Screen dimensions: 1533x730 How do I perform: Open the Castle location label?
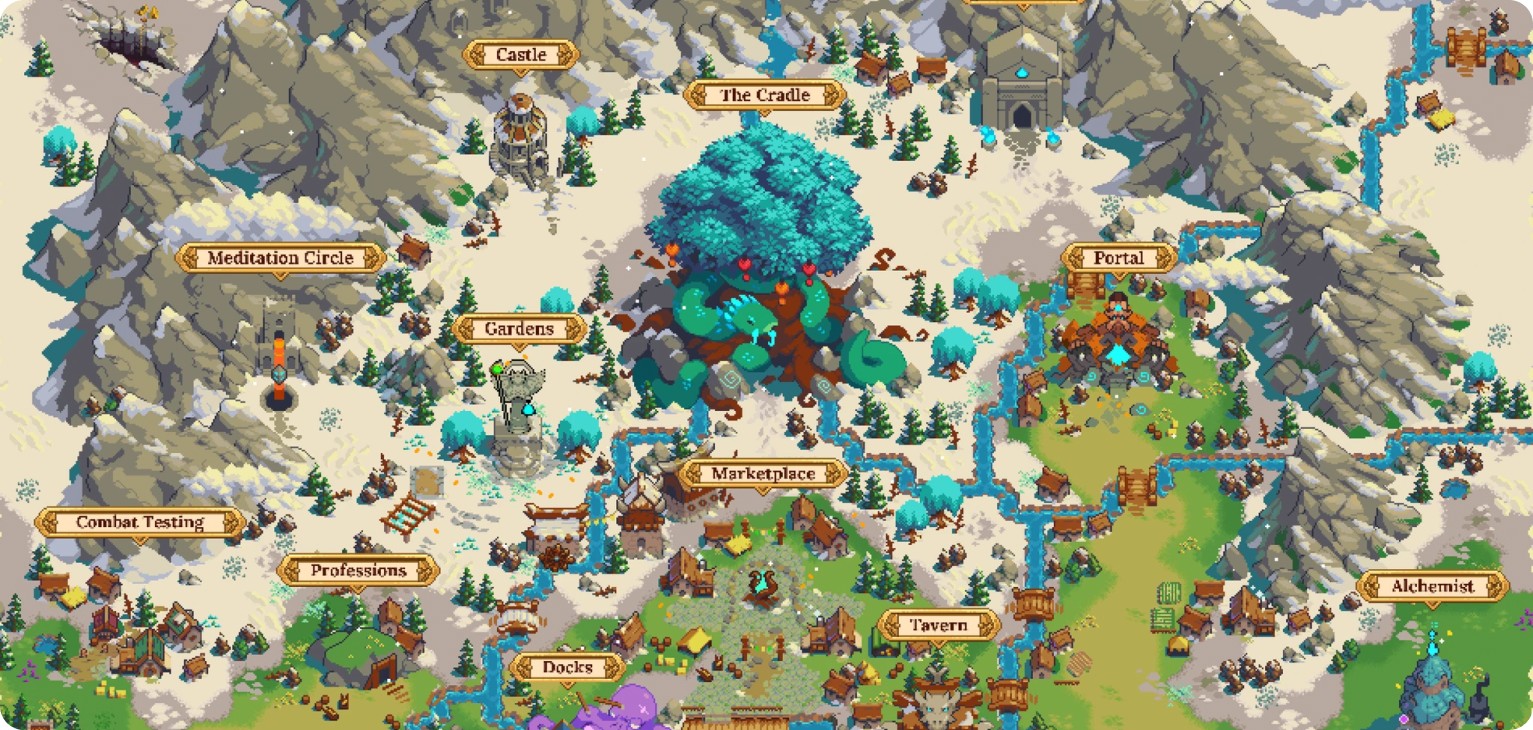coord(521,55)
